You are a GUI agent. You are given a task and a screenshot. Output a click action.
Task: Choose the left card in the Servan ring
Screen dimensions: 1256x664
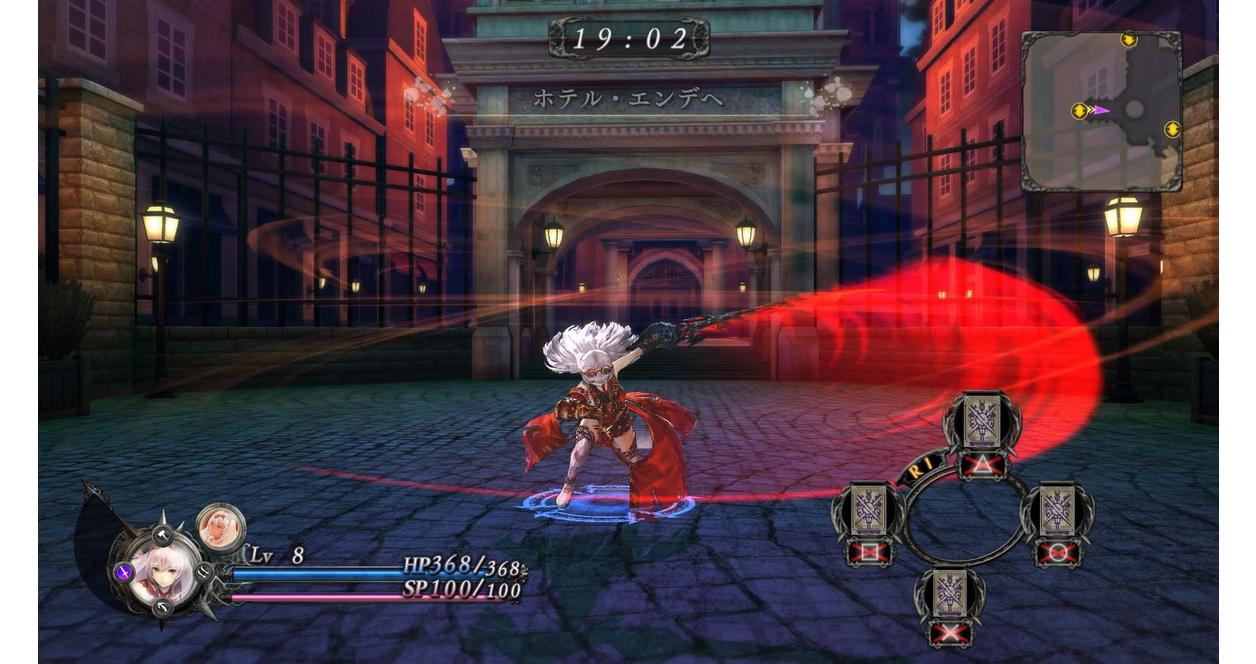[x=867, y=512]
